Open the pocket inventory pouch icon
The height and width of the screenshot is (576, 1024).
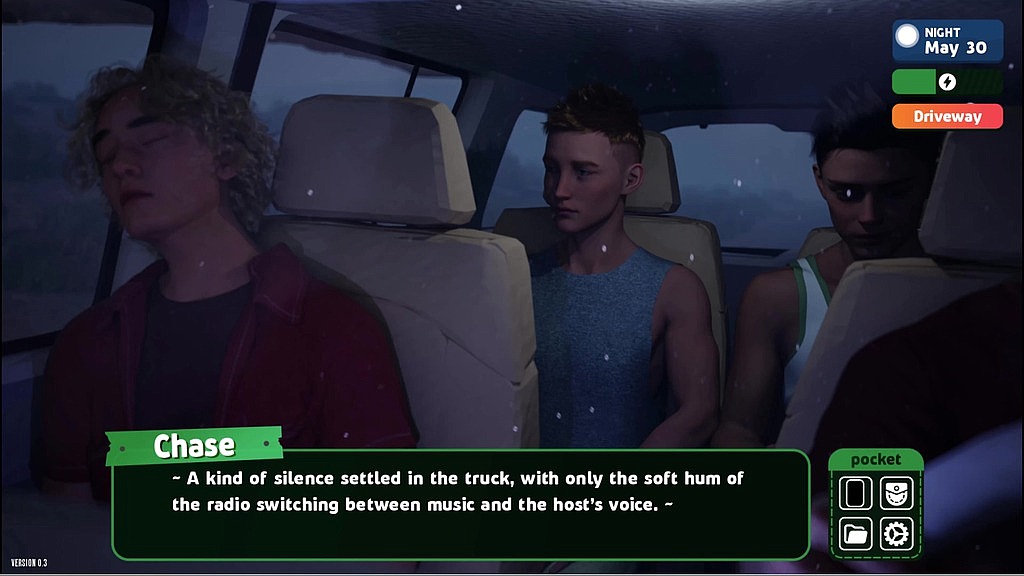point(896,493)
